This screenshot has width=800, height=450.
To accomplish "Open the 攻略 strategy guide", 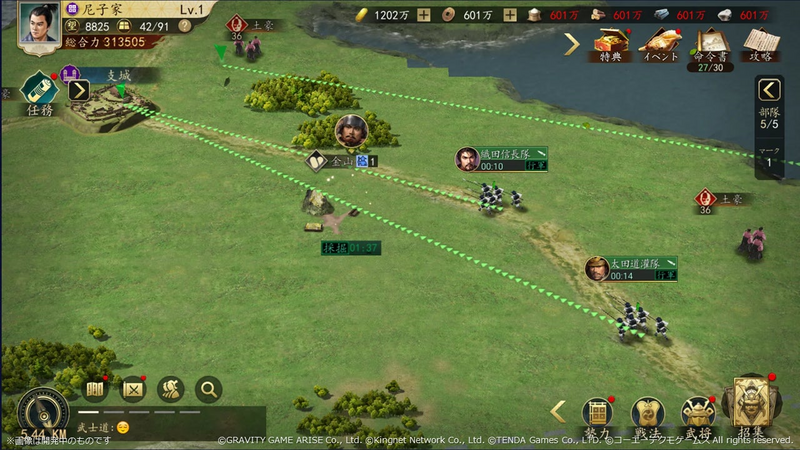I will coord(761,44).
